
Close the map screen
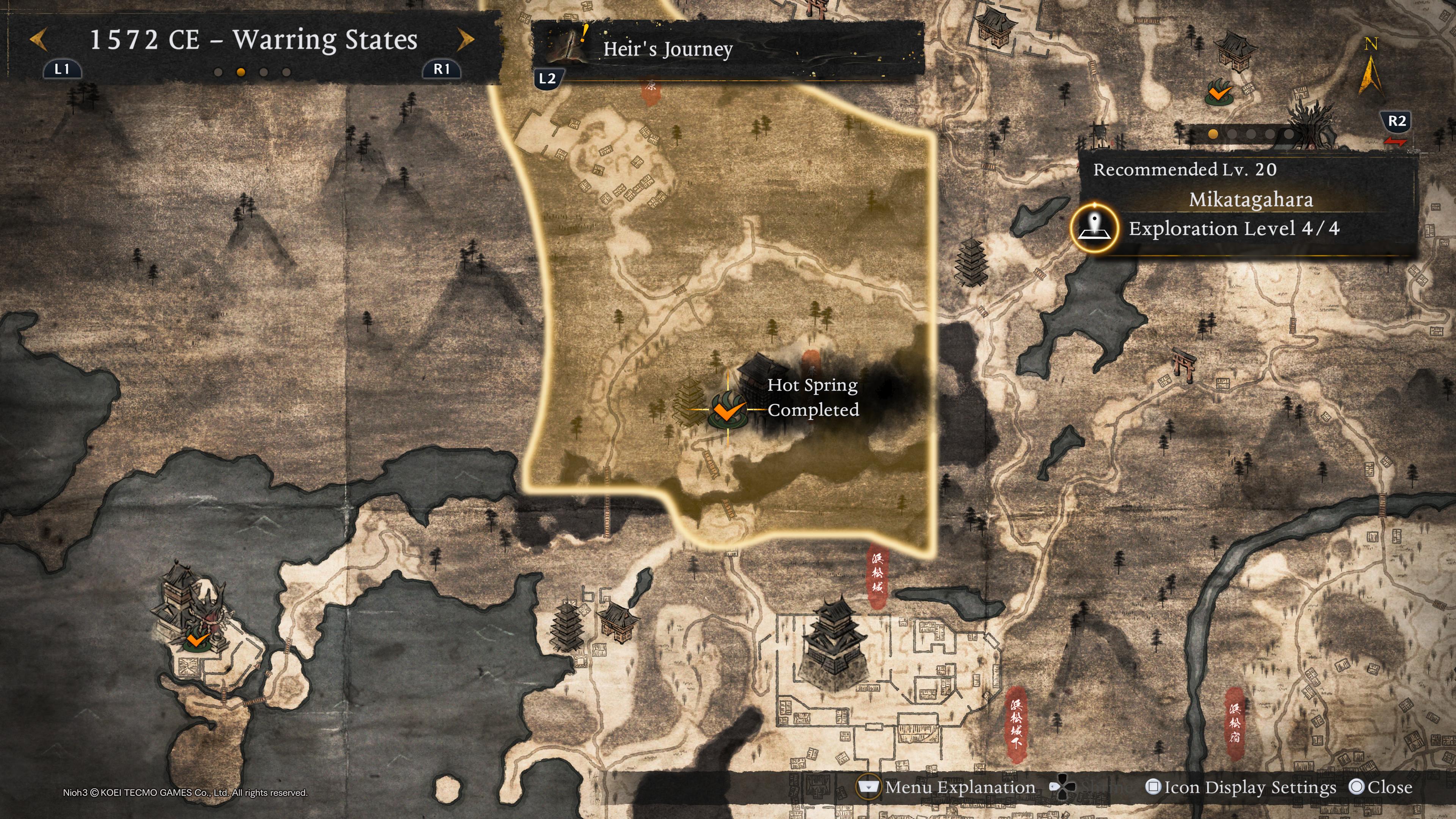point(1380,788)
